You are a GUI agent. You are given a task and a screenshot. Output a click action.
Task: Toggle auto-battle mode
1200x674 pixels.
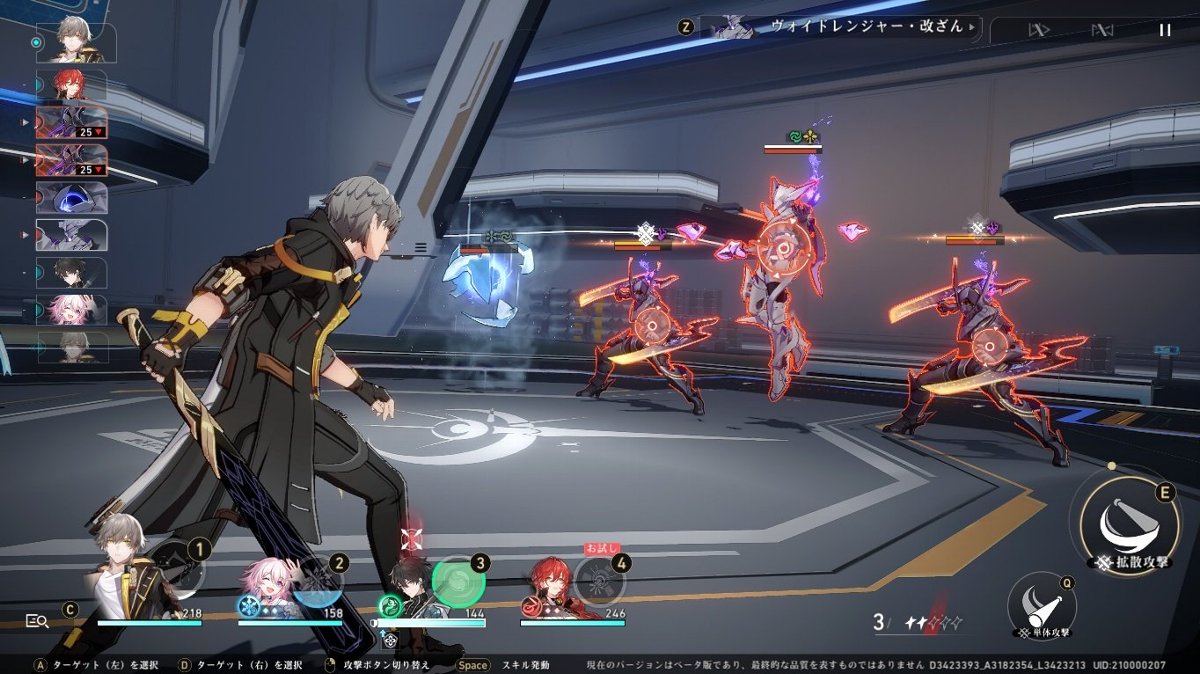(1102, 30)
